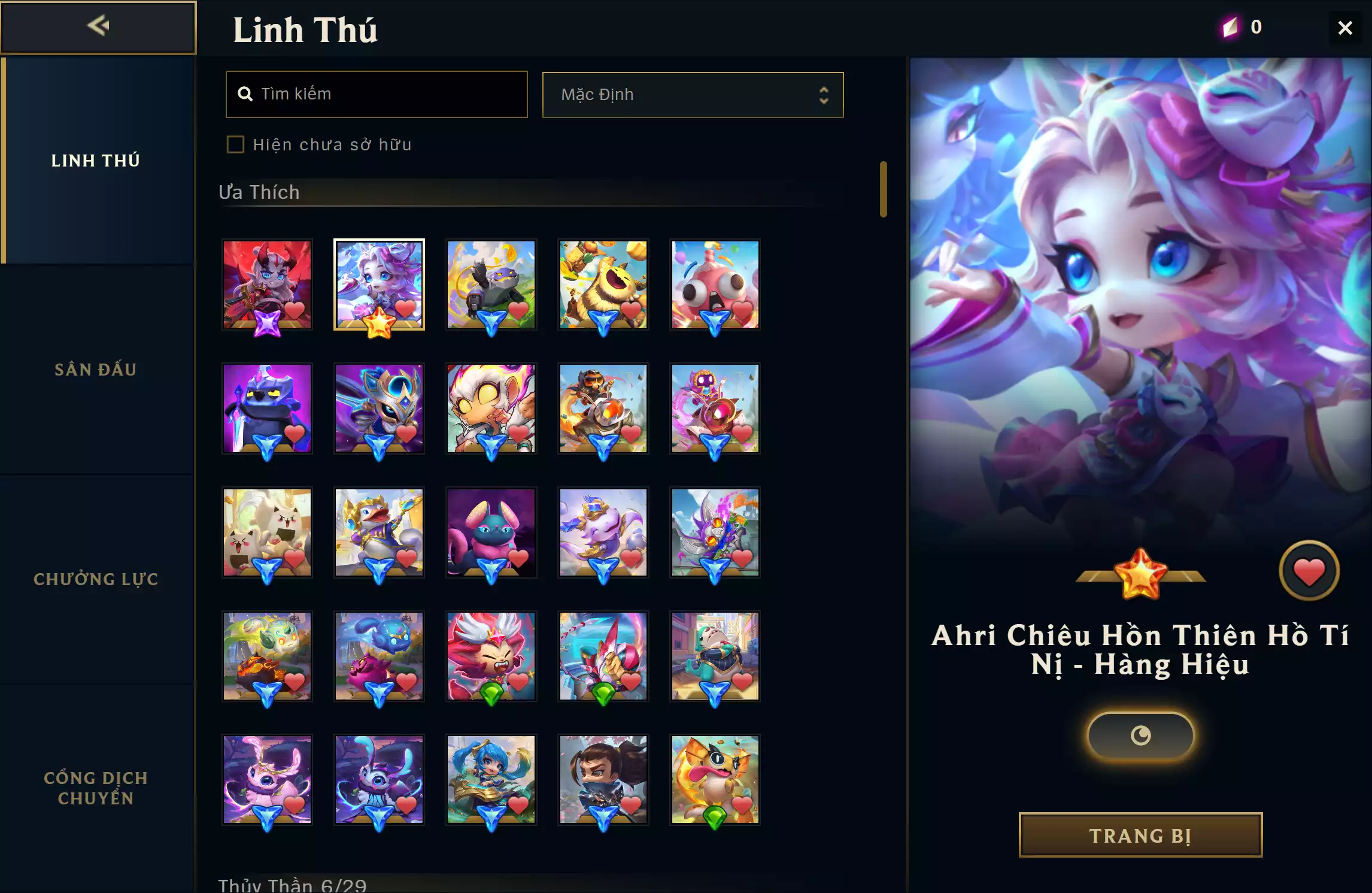
Task: Click inside the 'Tìm kiếm' search field
Action: click(376, 94)
